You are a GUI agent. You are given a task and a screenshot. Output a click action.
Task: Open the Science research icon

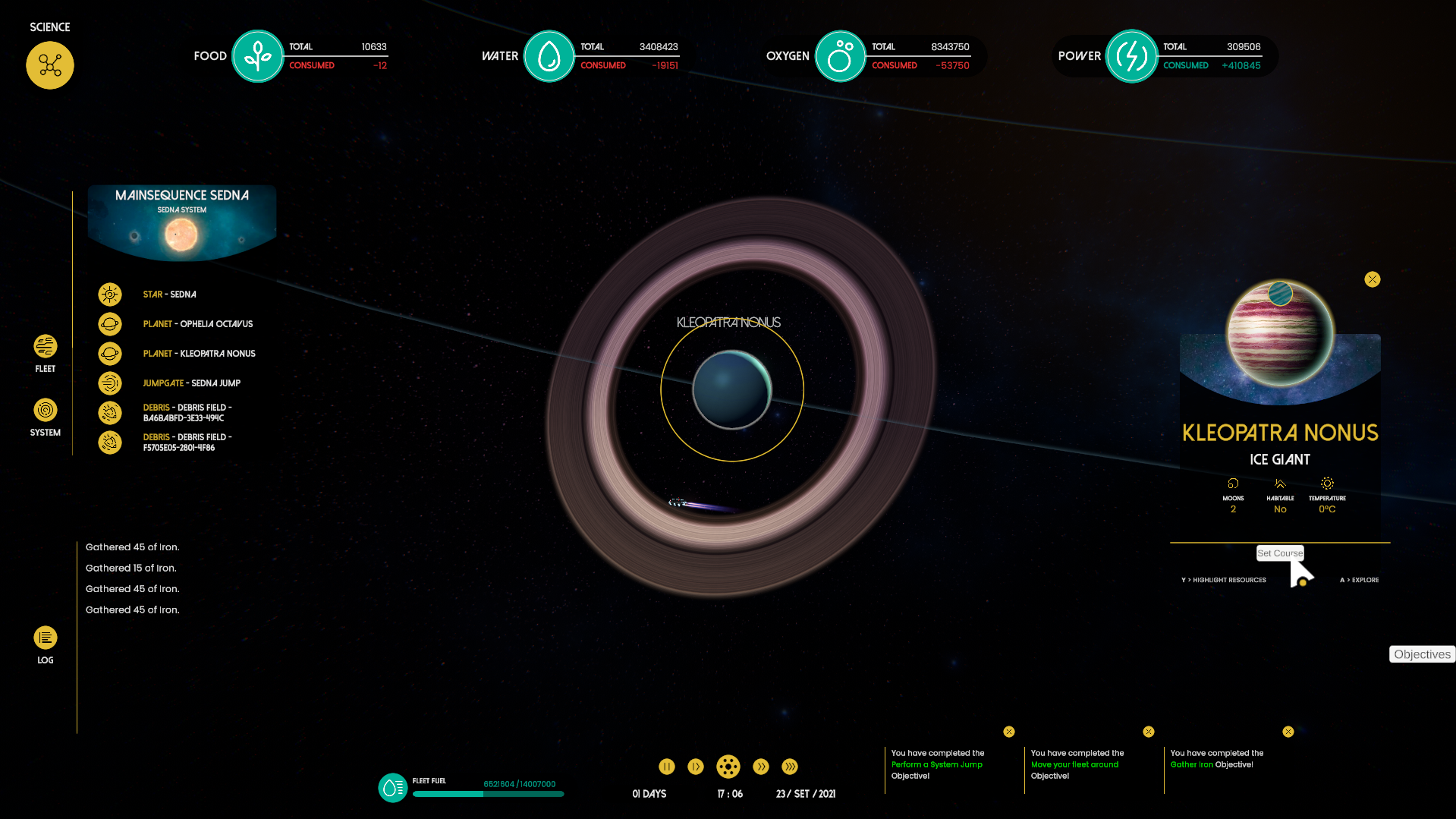pyautogui.click(x=50, y=65)
